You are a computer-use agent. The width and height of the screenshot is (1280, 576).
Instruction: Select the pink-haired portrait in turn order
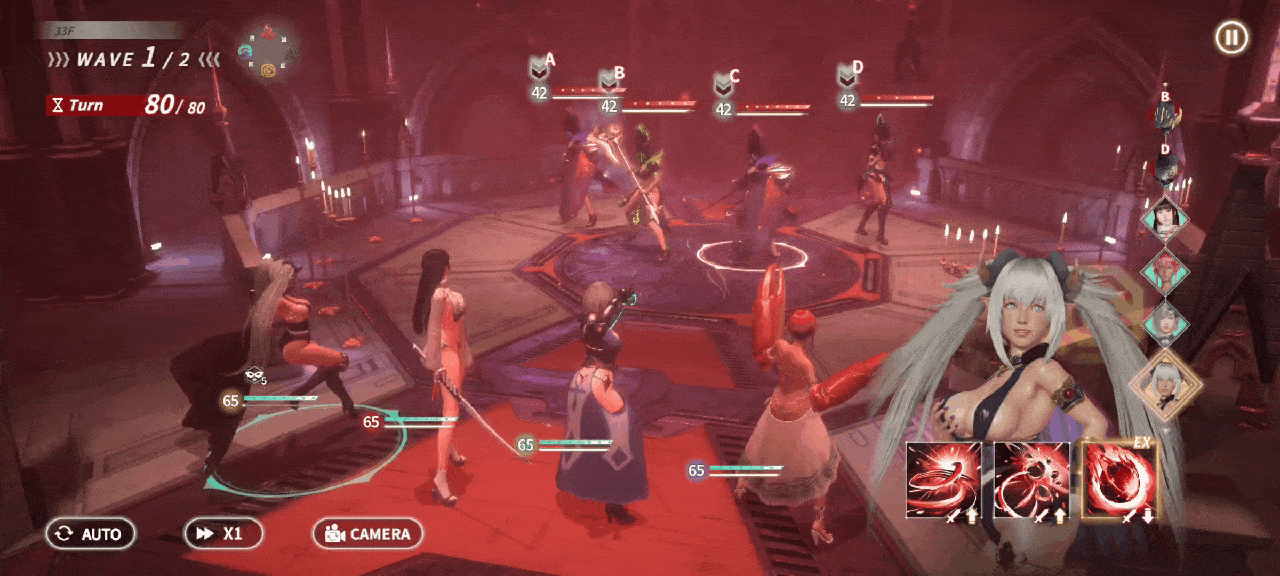pyautogui.click(x=1165, y=271)
